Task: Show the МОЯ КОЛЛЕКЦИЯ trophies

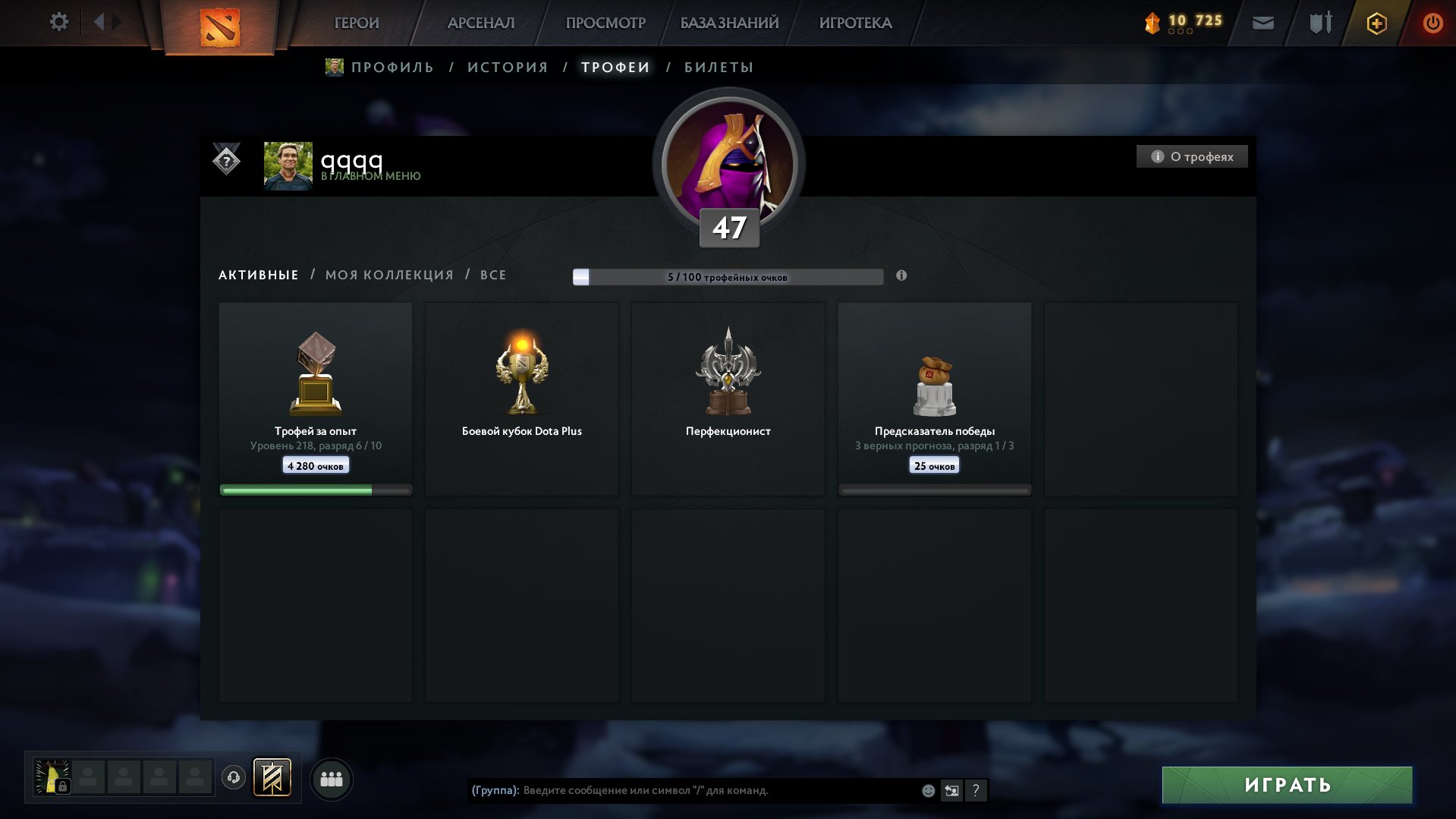Action: point(389,275)
